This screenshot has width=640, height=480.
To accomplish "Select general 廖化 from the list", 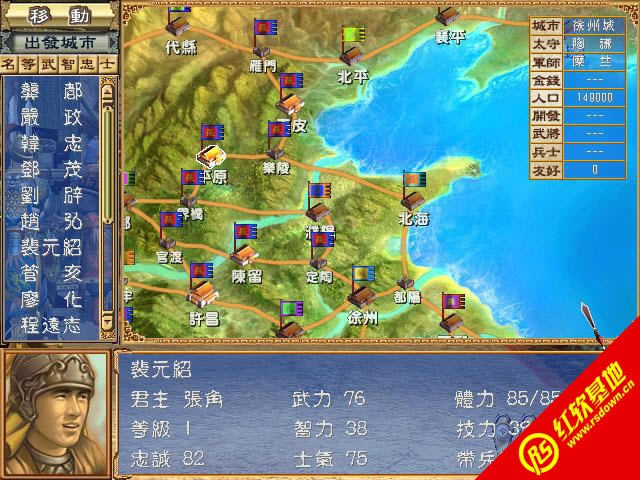I will pos(52,299).
